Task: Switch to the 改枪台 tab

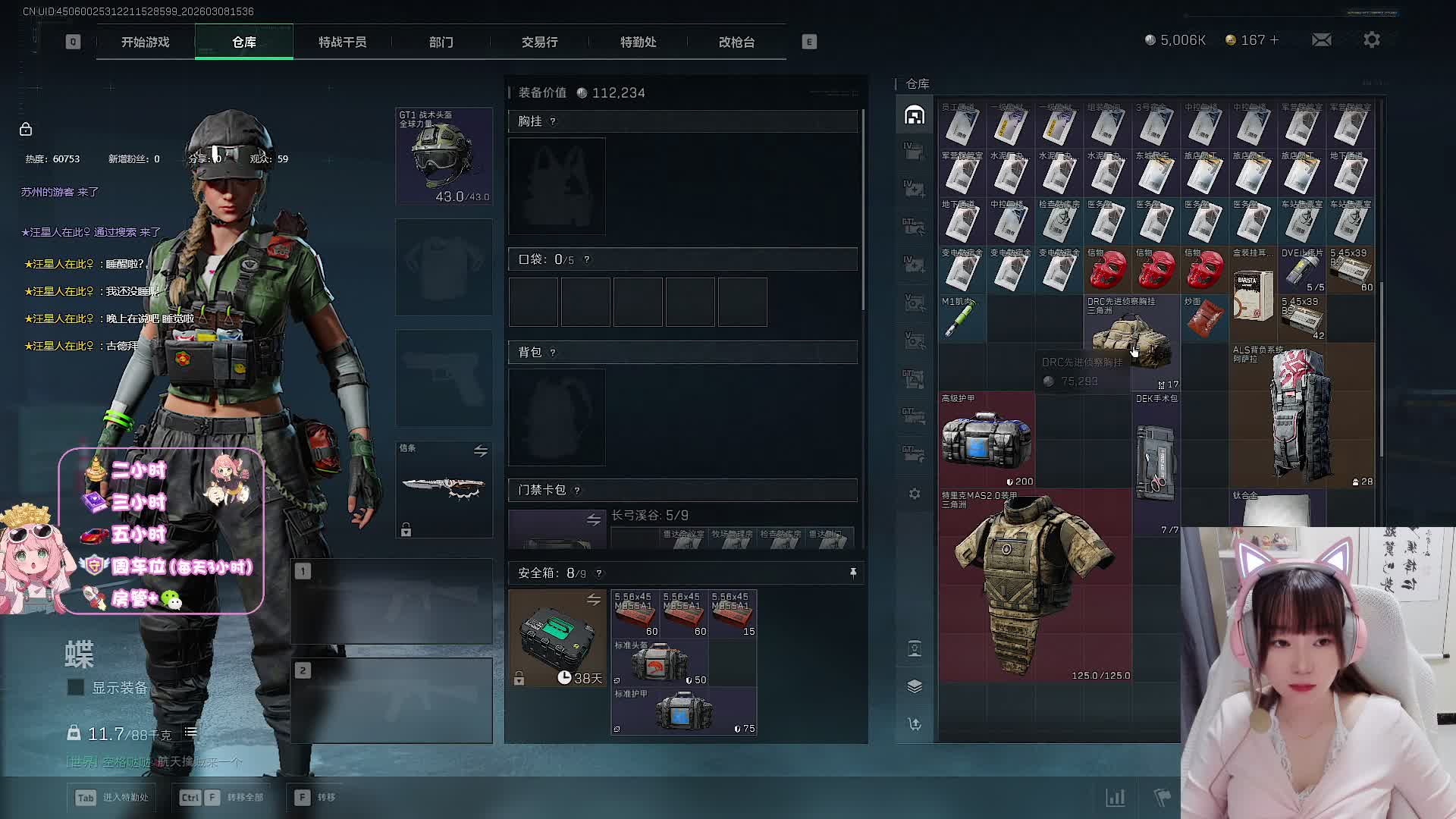Action: coord(736,42)
